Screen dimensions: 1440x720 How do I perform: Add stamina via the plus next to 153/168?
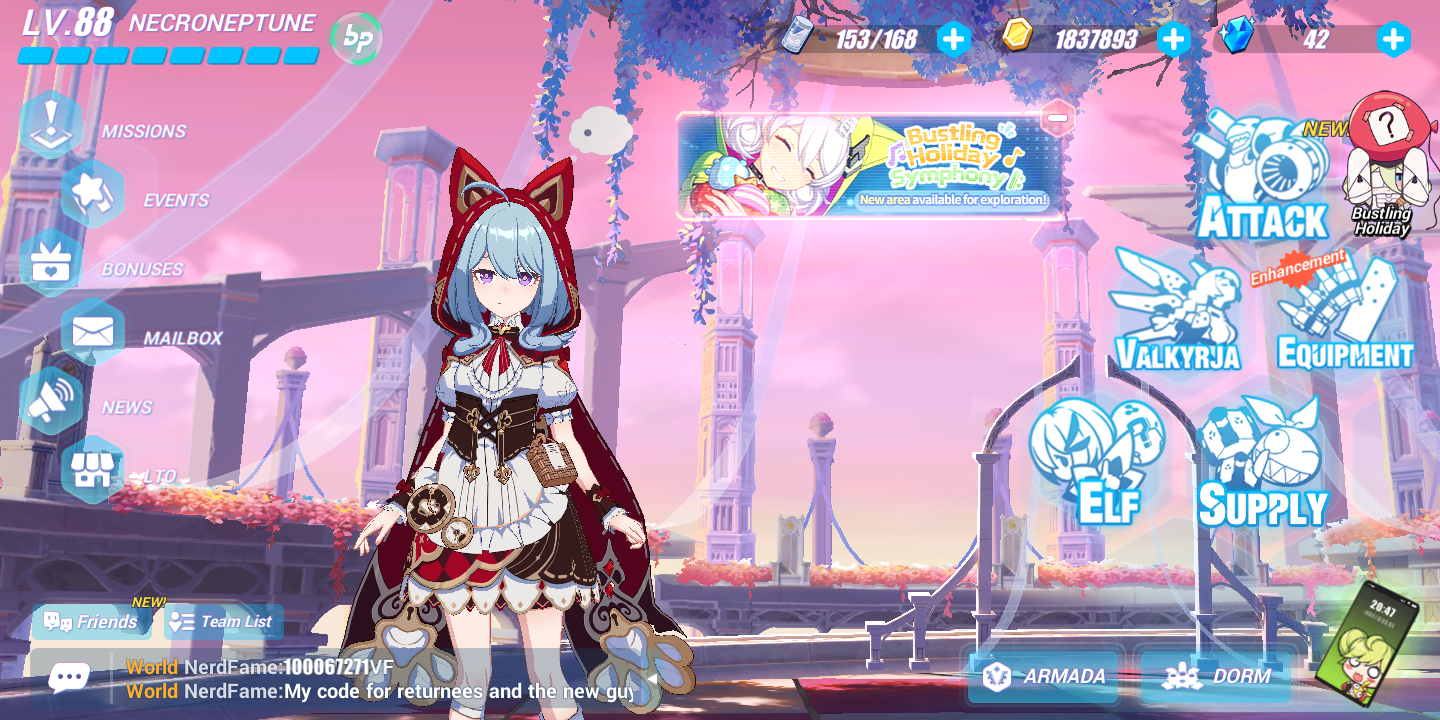point(953,39)
